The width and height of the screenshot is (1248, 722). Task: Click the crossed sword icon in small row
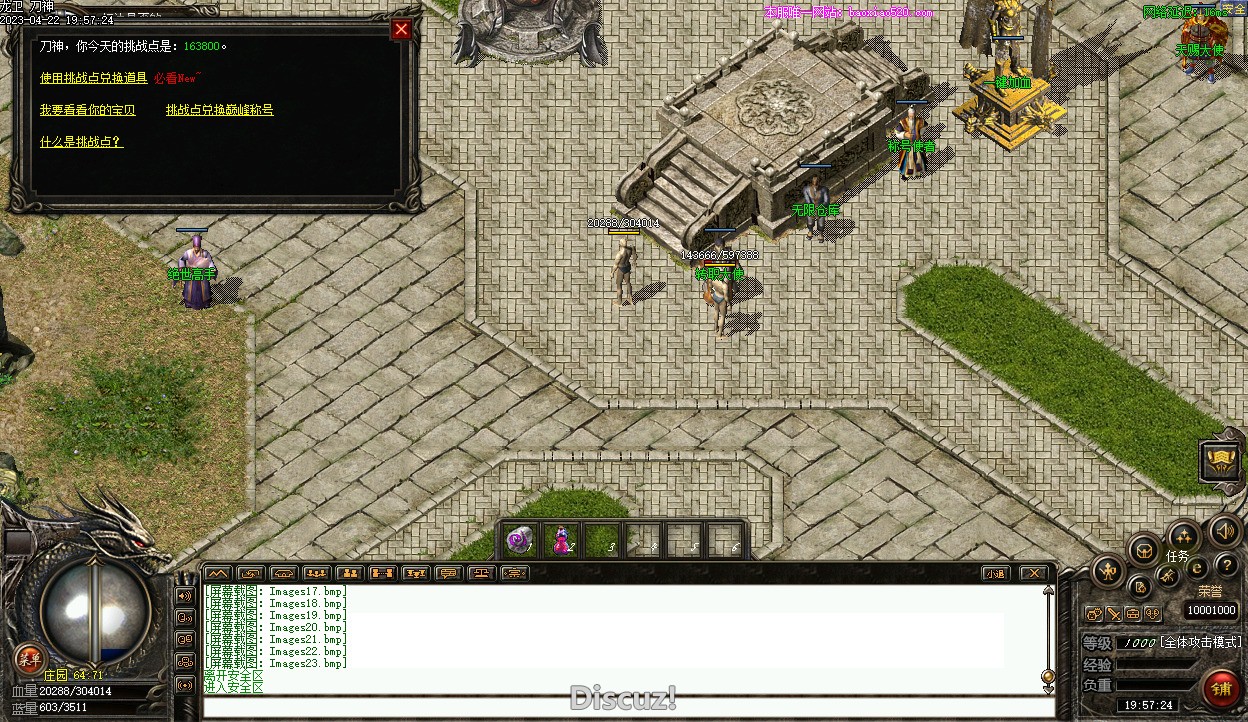click(x=1113, y=613)
